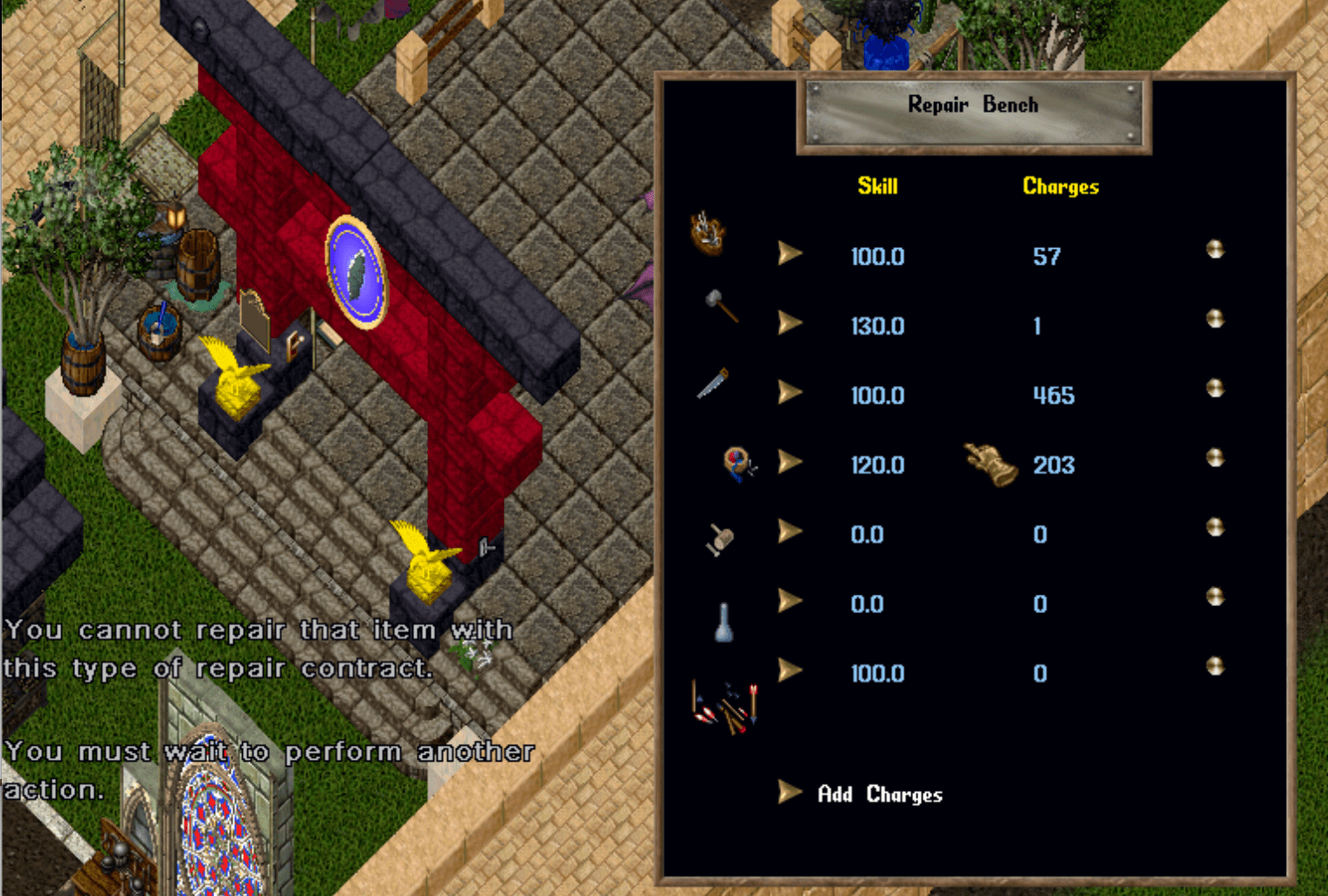Viewport: 1328px width, 896px height.
Task: Click the arrow next to skill 130.0
Action: pos(791,323)
